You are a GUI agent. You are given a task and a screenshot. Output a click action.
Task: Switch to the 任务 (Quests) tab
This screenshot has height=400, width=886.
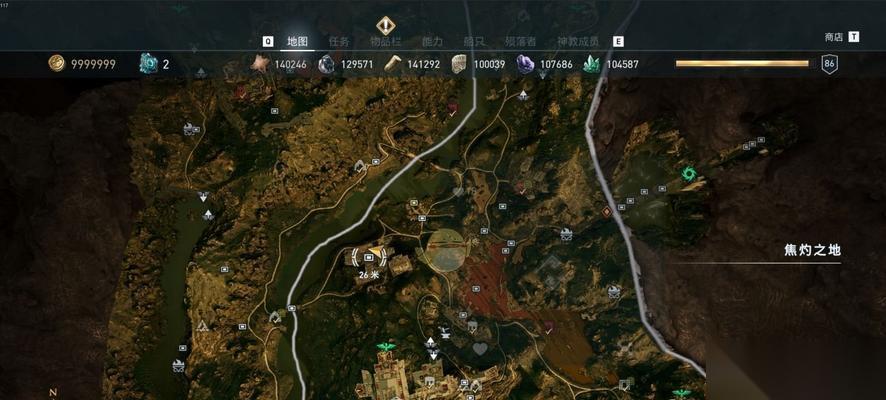(338, 41)
